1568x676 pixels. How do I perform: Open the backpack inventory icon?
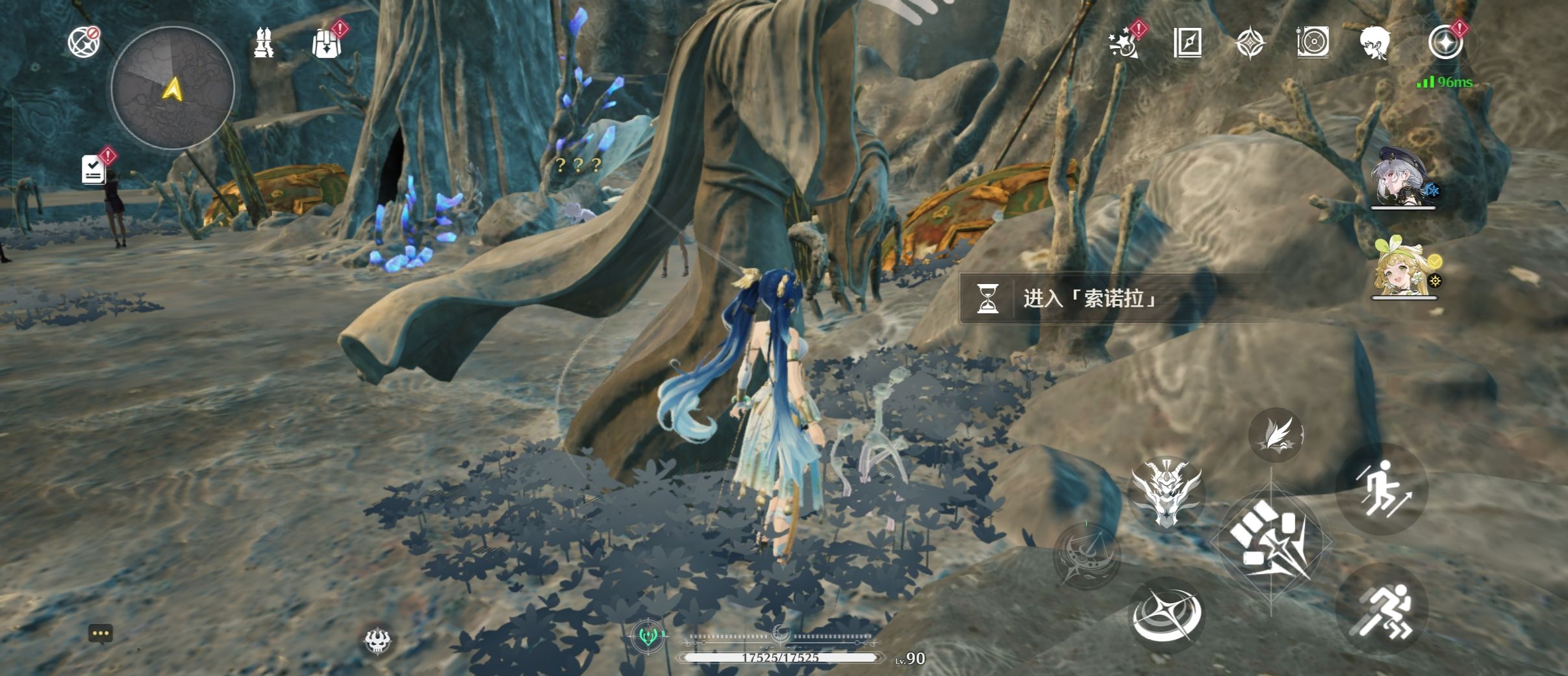[x=325, y=44]
